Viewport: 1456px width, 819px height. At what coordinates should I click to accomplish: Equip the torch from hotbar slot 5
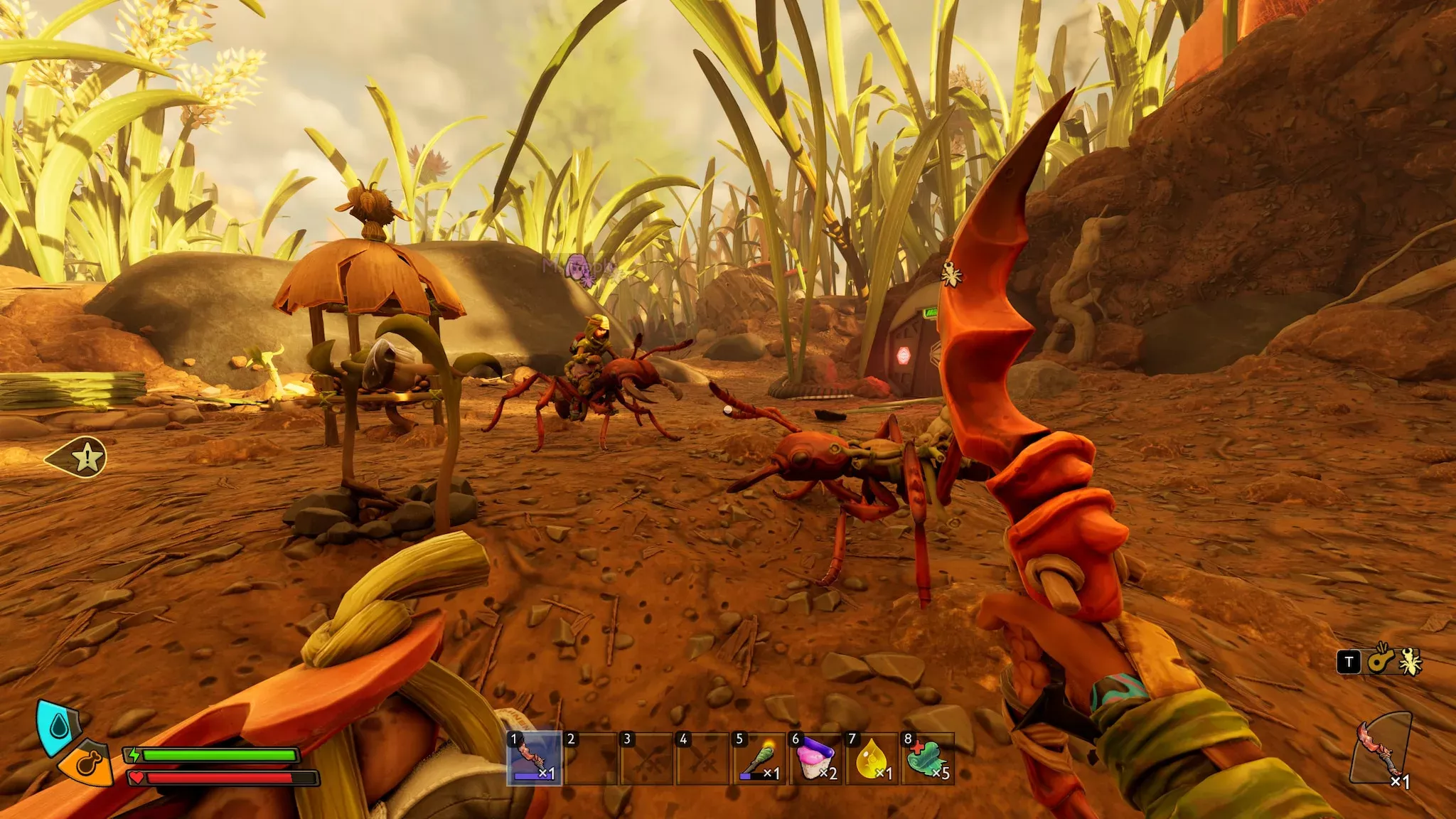pyautogui.click(x=759, y=758)
